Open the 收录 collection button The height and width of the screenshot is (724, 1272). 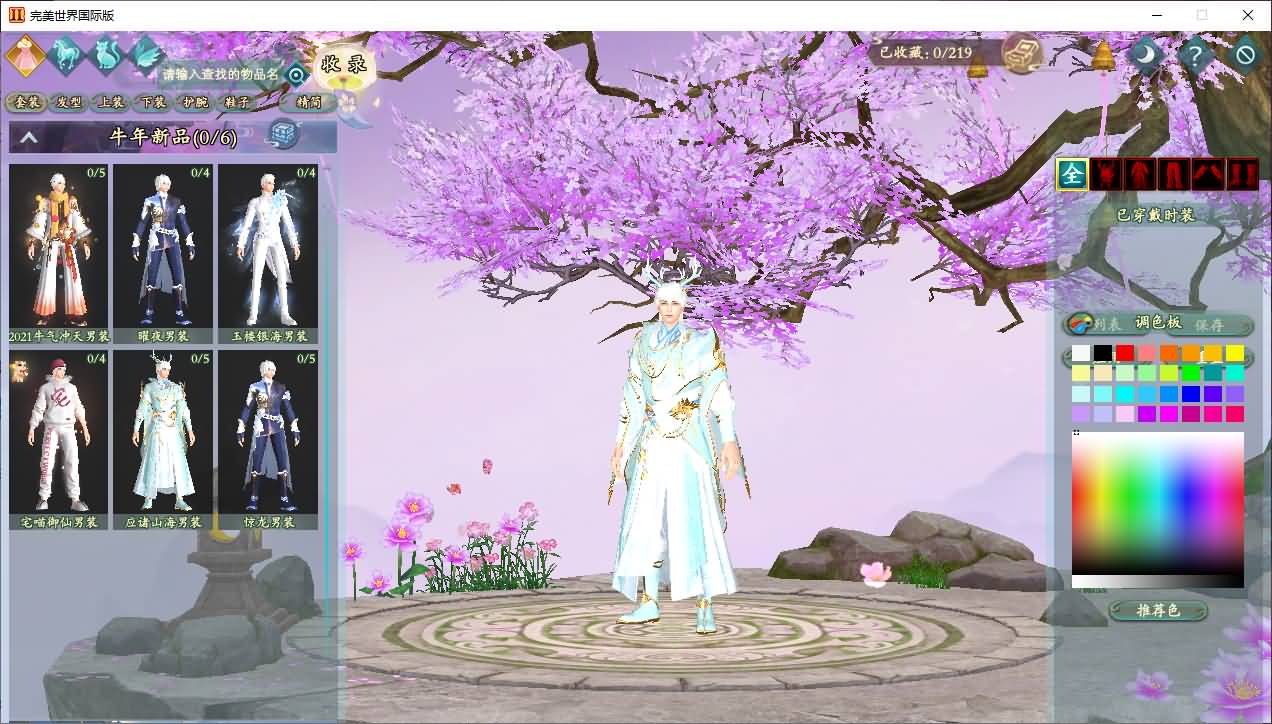343,66
